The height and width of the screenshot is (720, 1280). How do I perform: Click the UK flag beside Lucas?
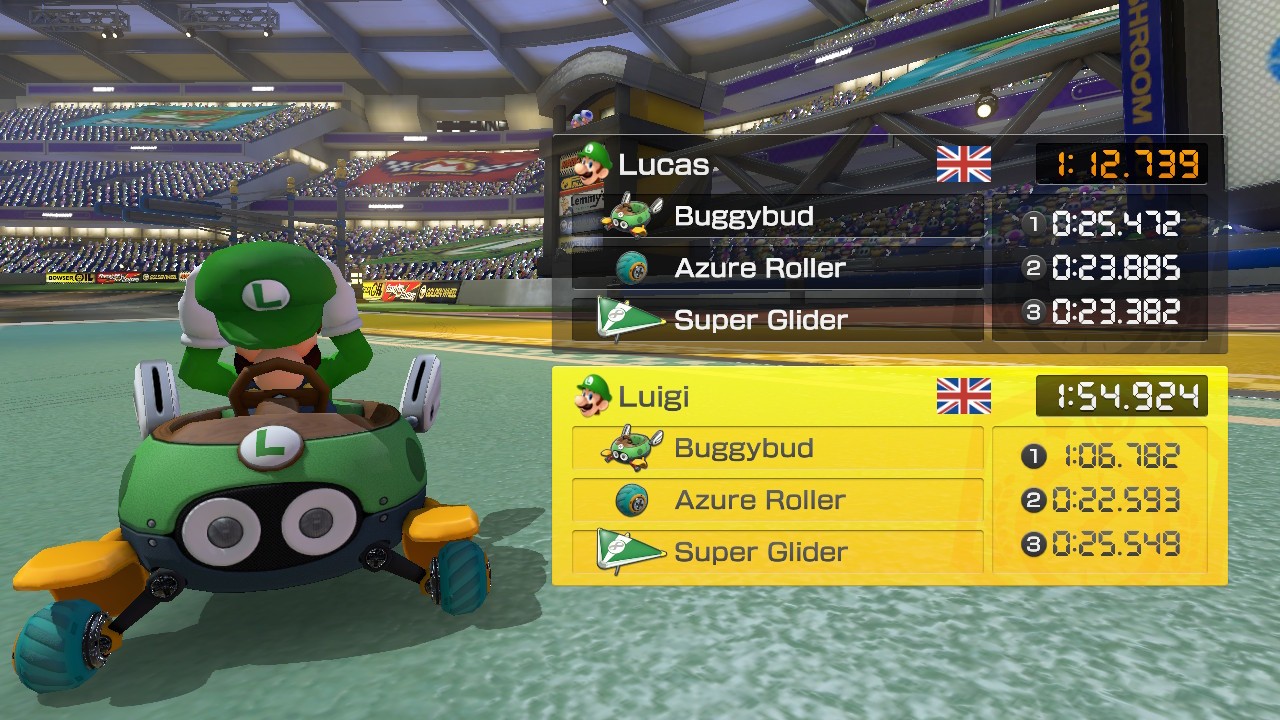click(963, 164)
